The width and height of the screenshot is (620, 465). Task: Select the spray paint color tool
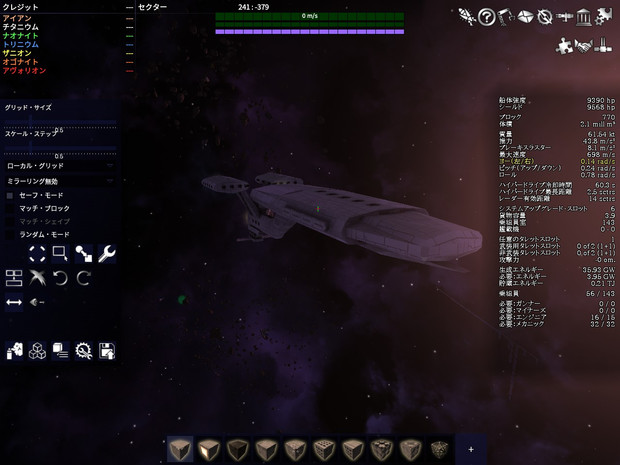point(14,351)
